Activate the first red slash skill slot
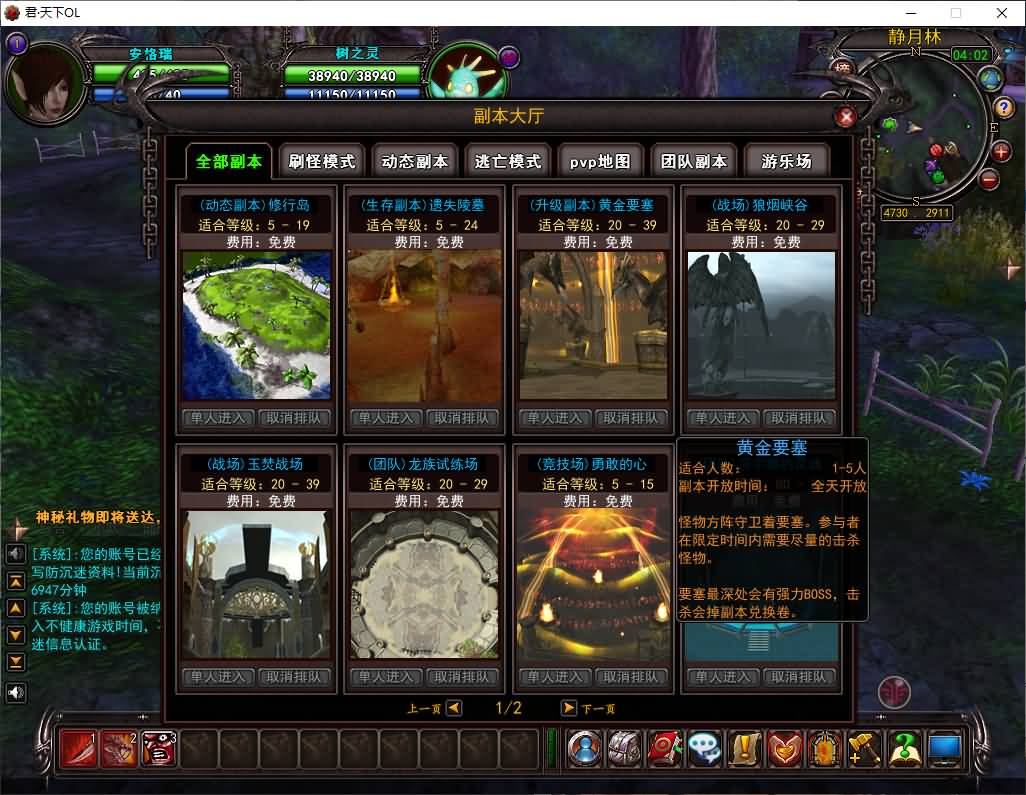This screenshot has height=795, width=1026. [x=79, y=748]
